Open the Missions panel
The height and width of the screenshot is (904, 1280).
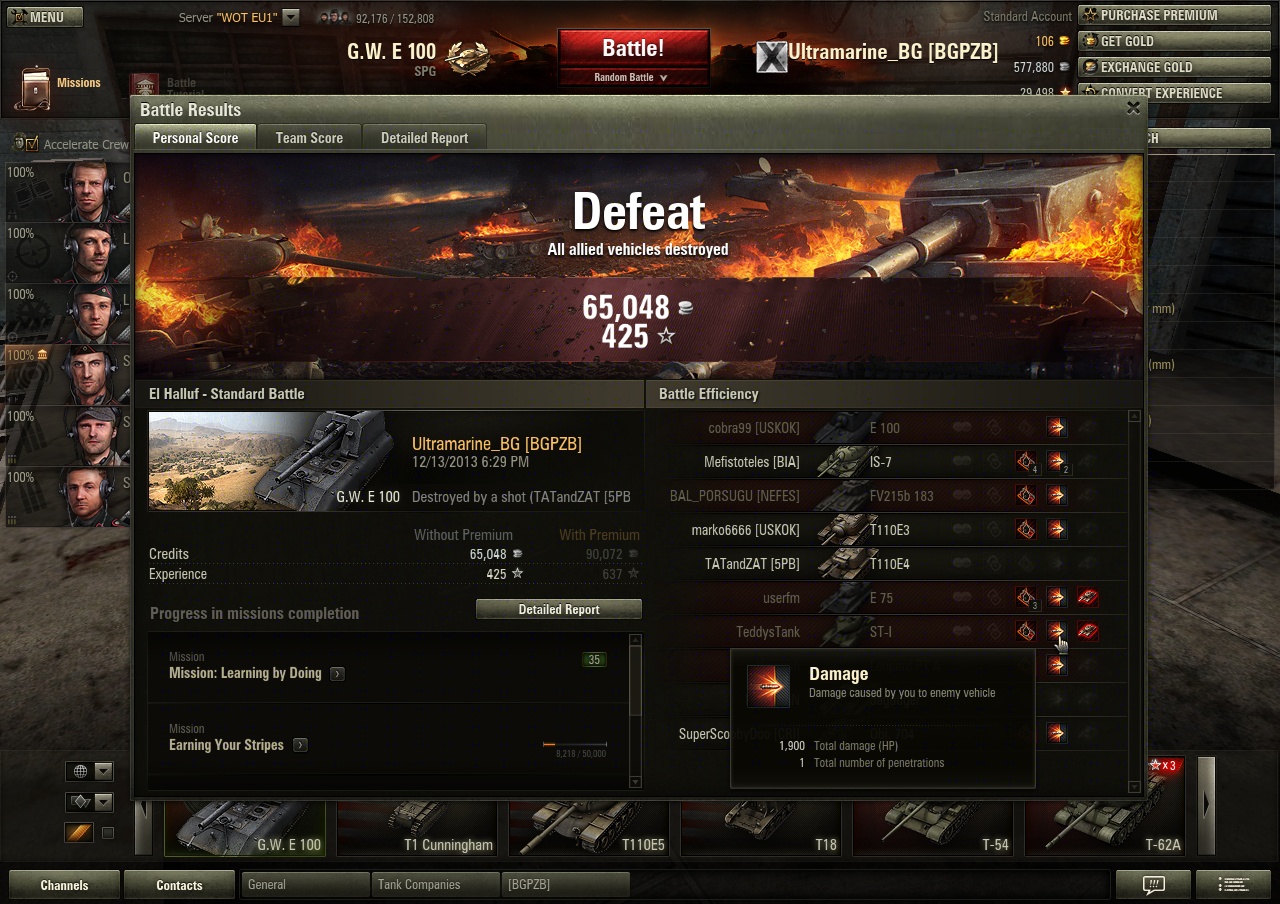(60, 86)
